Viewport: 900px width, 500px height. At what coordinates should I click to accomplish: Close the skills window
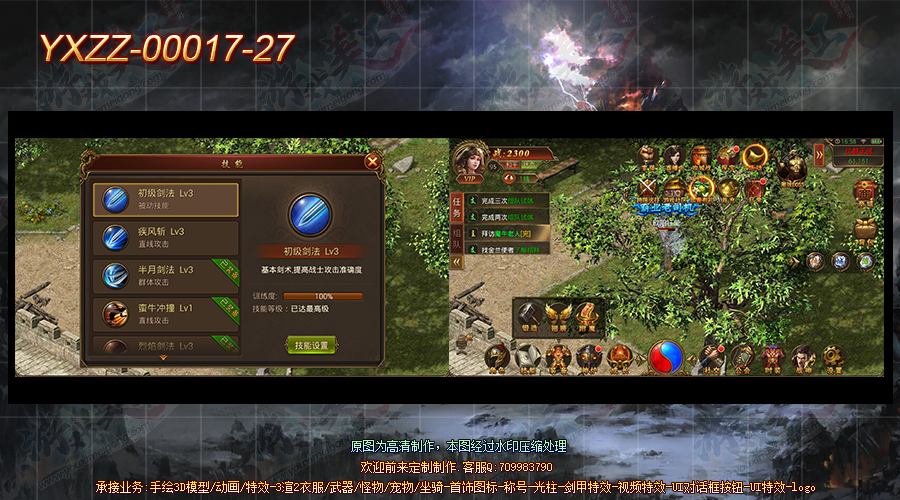[x=372, y=160]
